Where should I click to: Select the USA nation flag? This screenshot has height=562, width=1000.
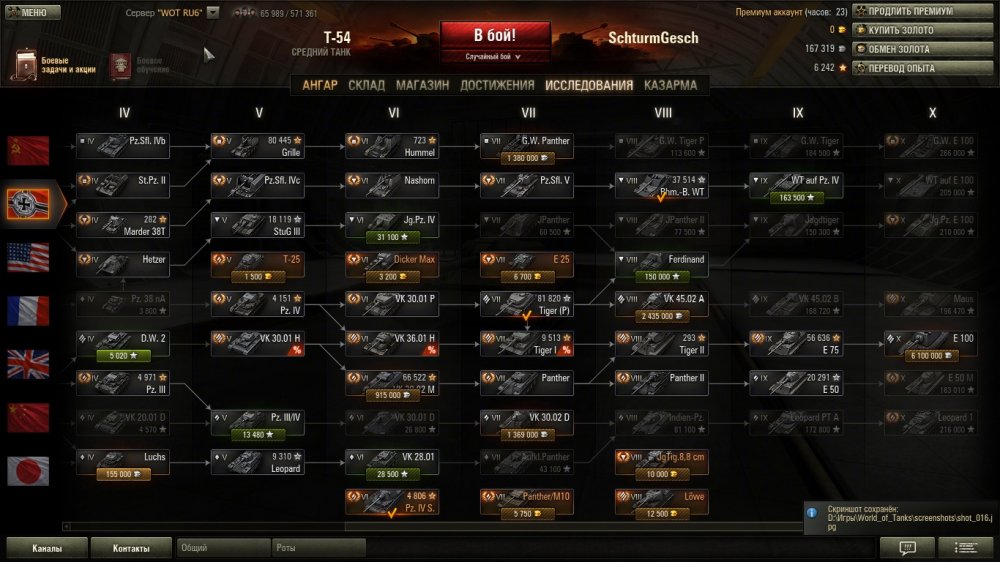(28, 257)
